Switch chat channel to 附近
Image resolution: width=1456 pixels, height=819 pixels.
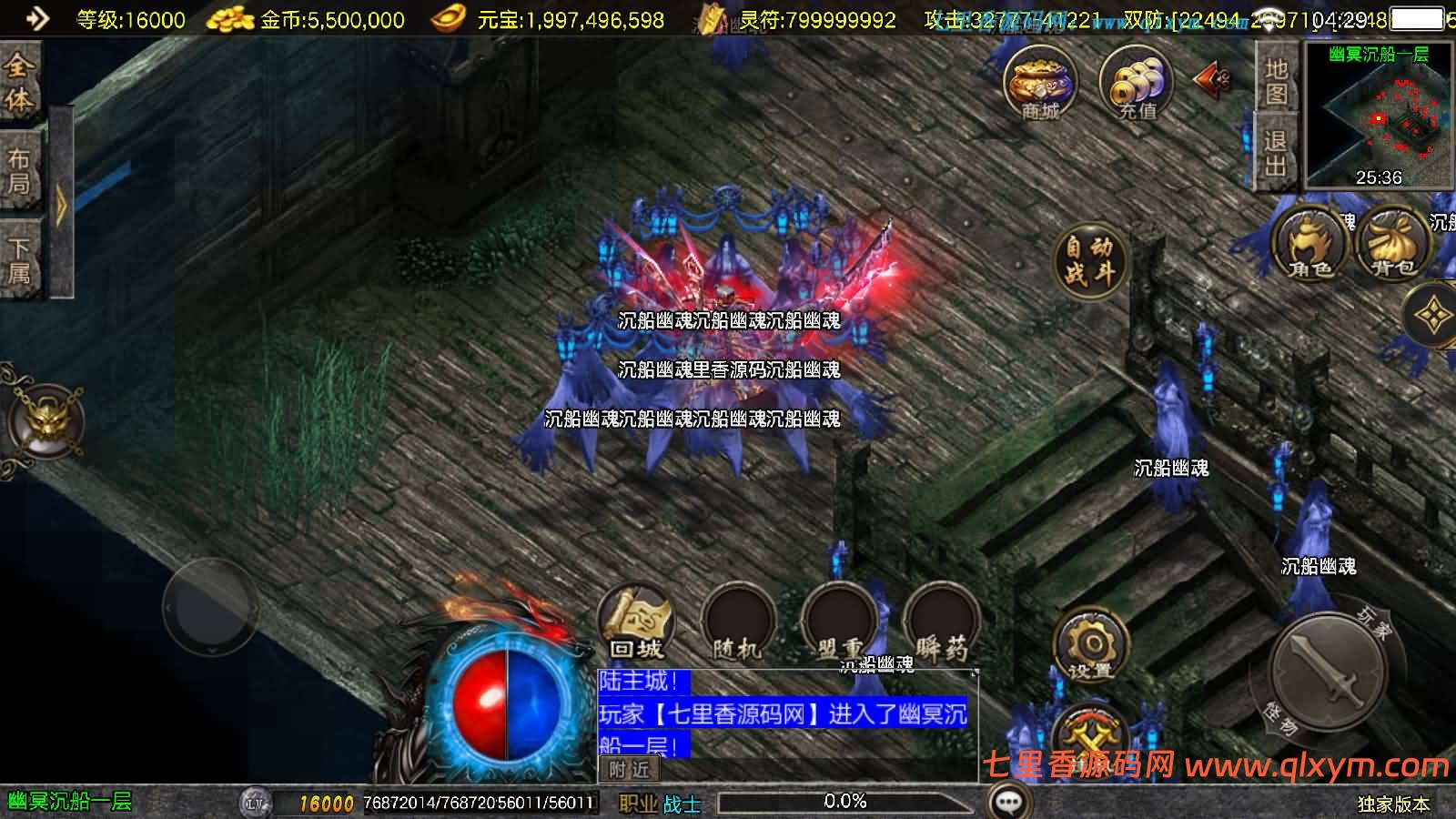click(x=629, y=770)
